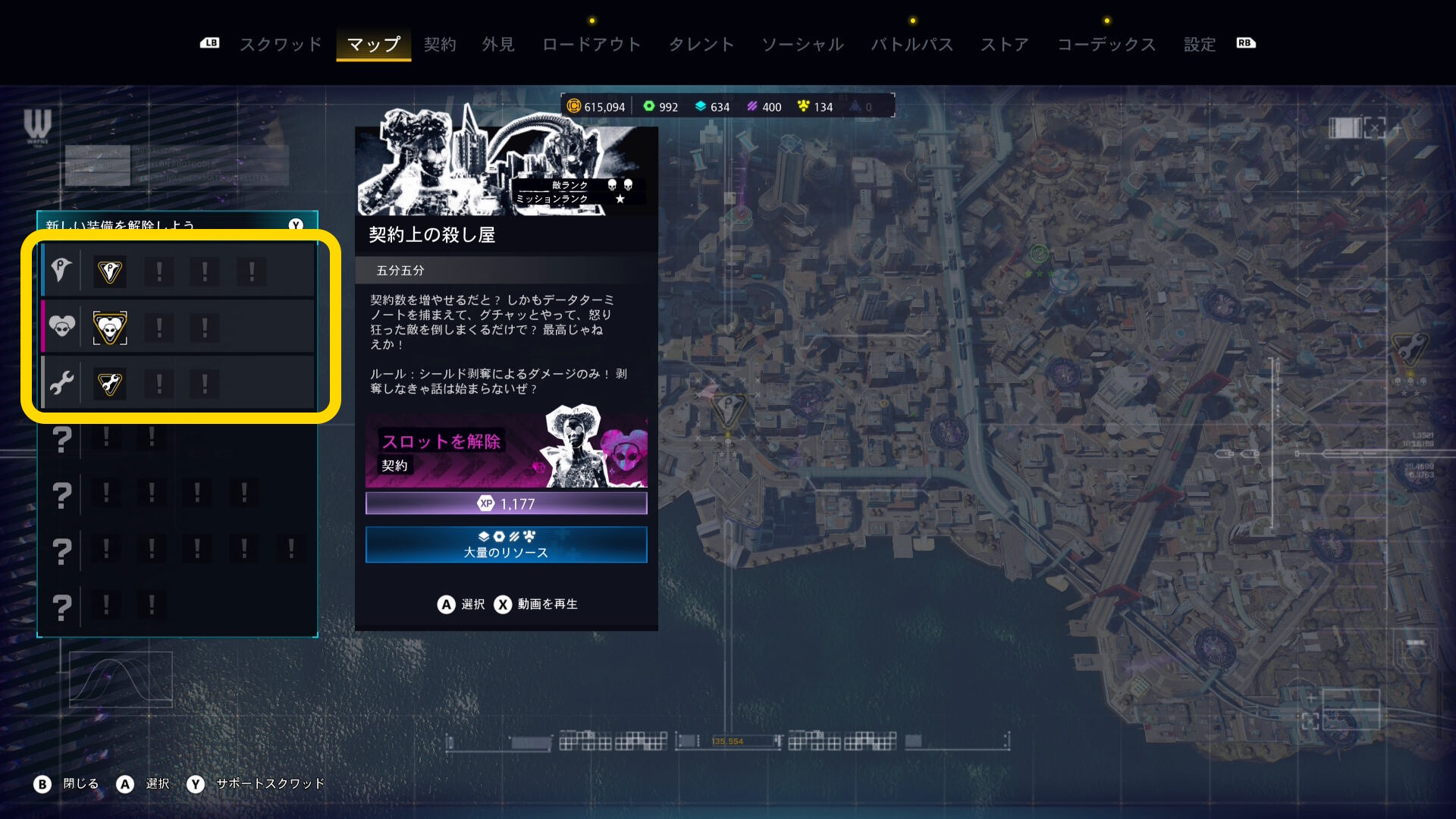The height and width of the screenshot is (819, 1456).
Task: Open the 設定 tab
Action: pos(1200,44)
